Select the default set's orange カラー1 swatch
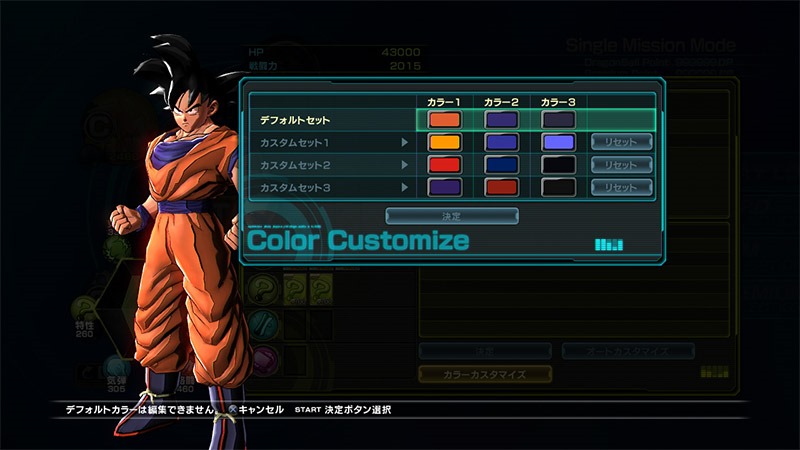Screen dimensions: 800x450 (444, 120)
